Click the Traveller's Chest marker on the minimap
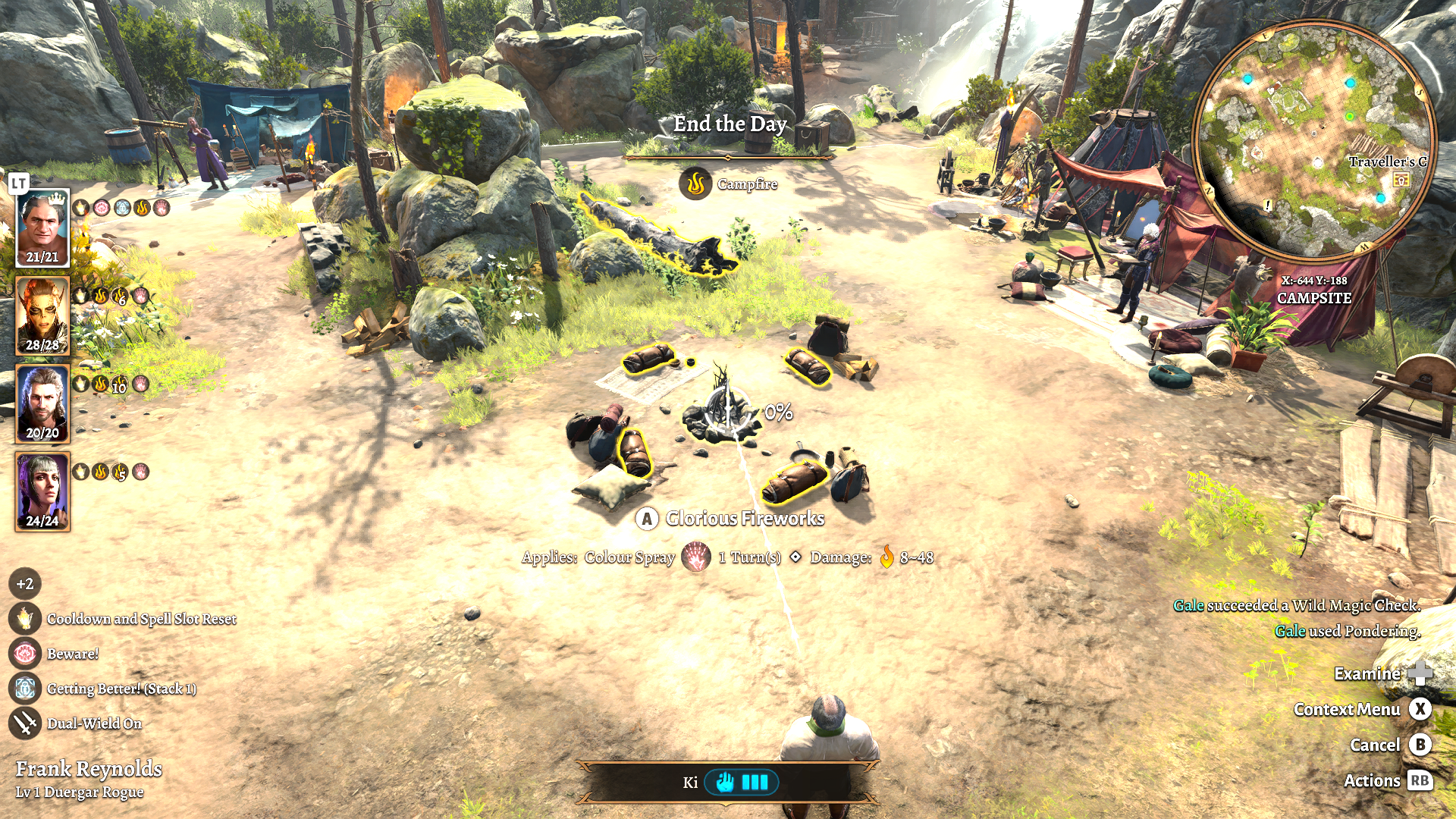Image resolution: width=1456 pixels, height=819 pixels. click(x=1401, y=180)
